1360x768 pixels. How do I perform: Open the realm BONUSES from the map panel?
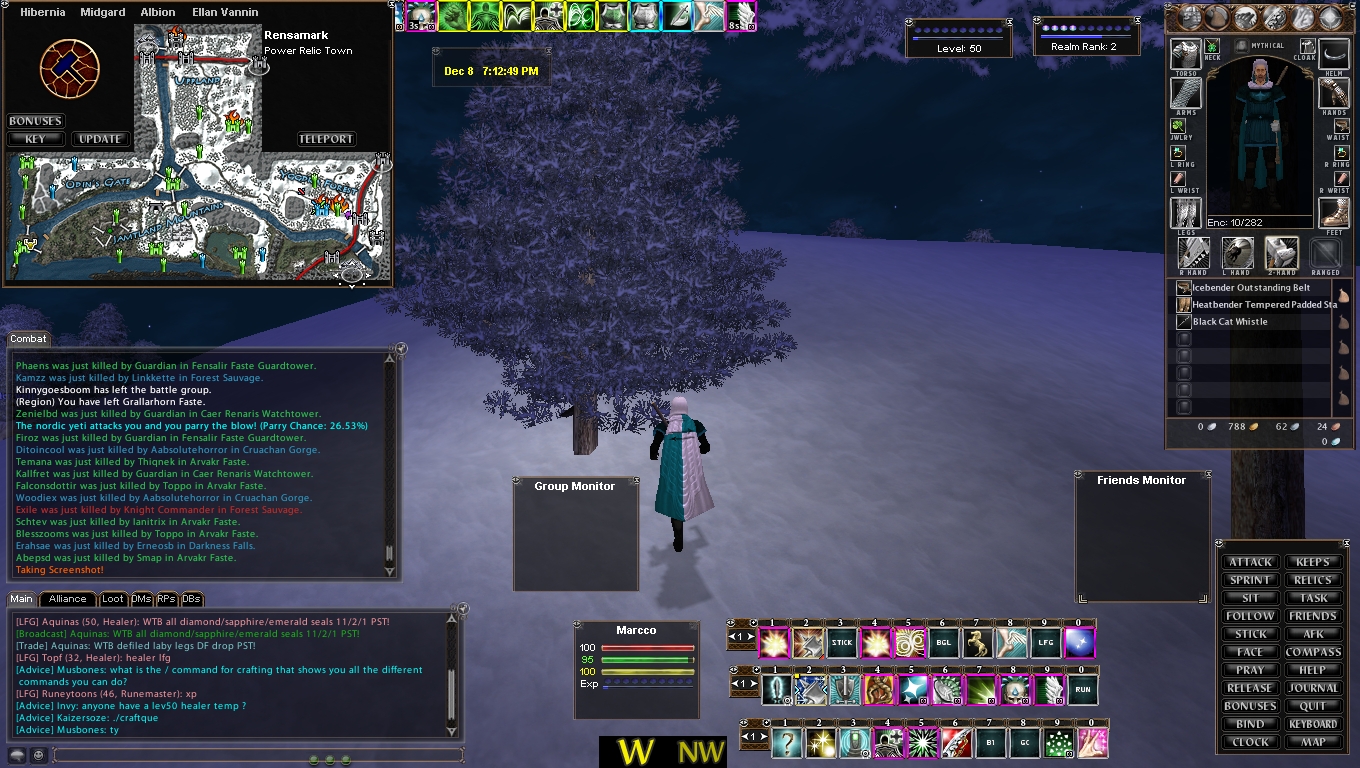(x=35, y=121)
